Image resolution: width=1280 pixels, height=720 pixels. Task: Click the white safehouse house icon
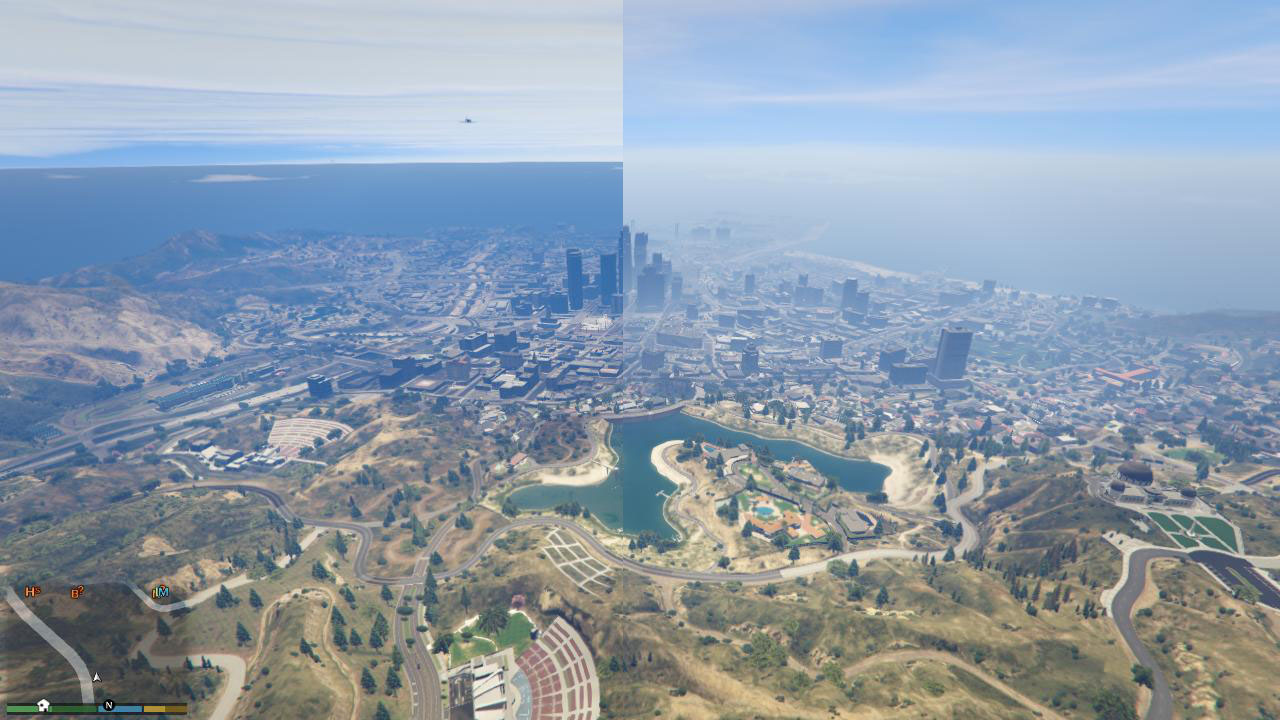tap(43, 704)
